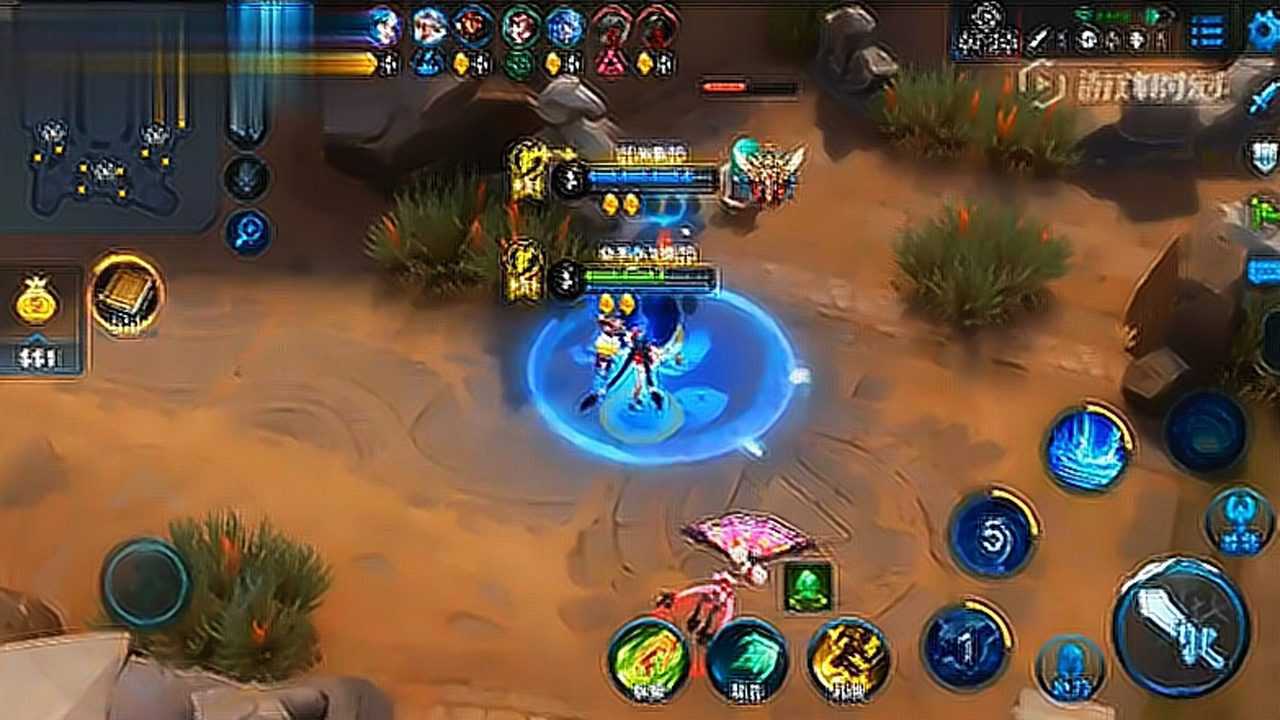Use the teal recall button
The image size is (1280, 720).
coord(747,660)
